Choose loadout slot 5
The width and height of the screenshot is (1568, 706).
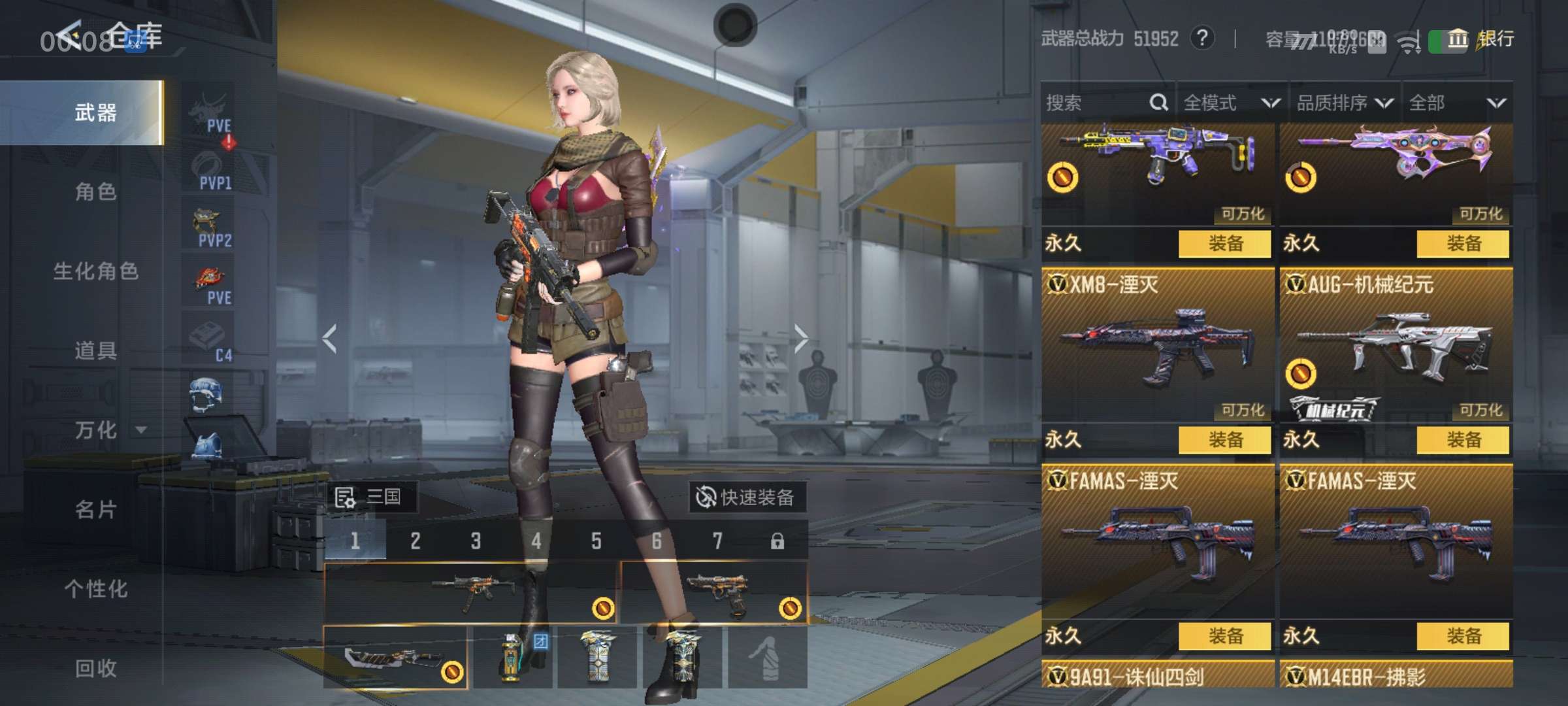click(596, 541)
